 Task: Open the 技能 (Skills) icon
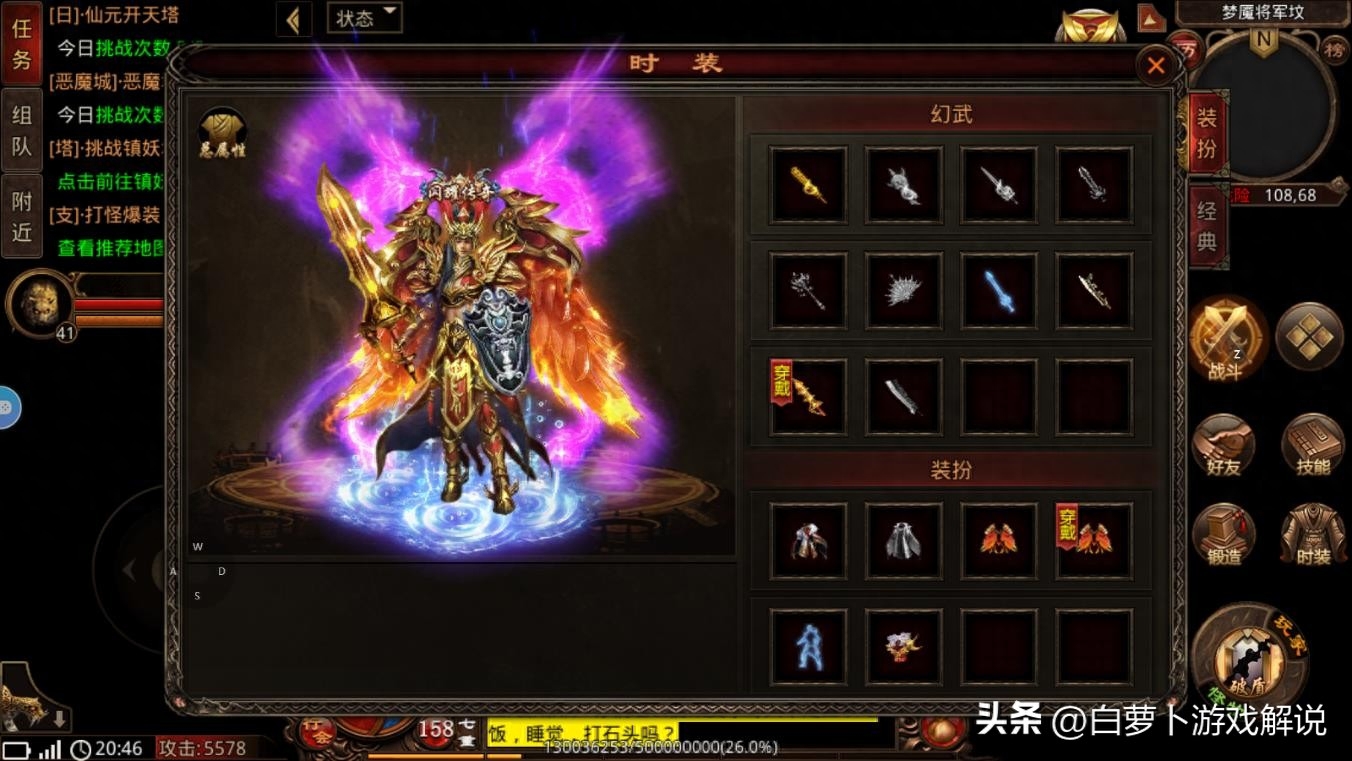pos(1313,445)
